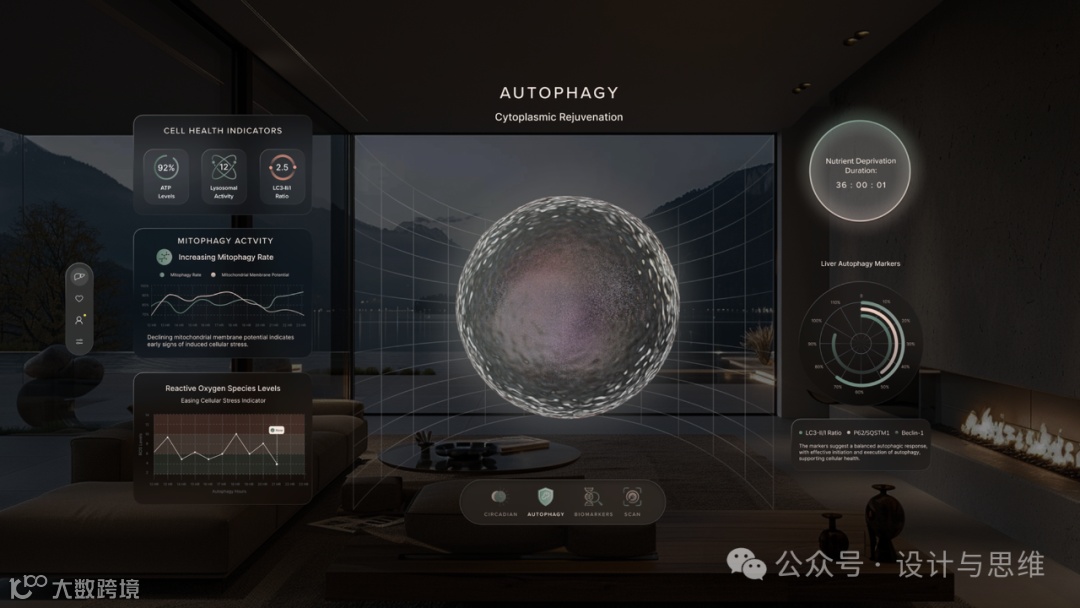Switch to the Scan tab
This screenshot has width=1080, height=608.
click(632, 499)
